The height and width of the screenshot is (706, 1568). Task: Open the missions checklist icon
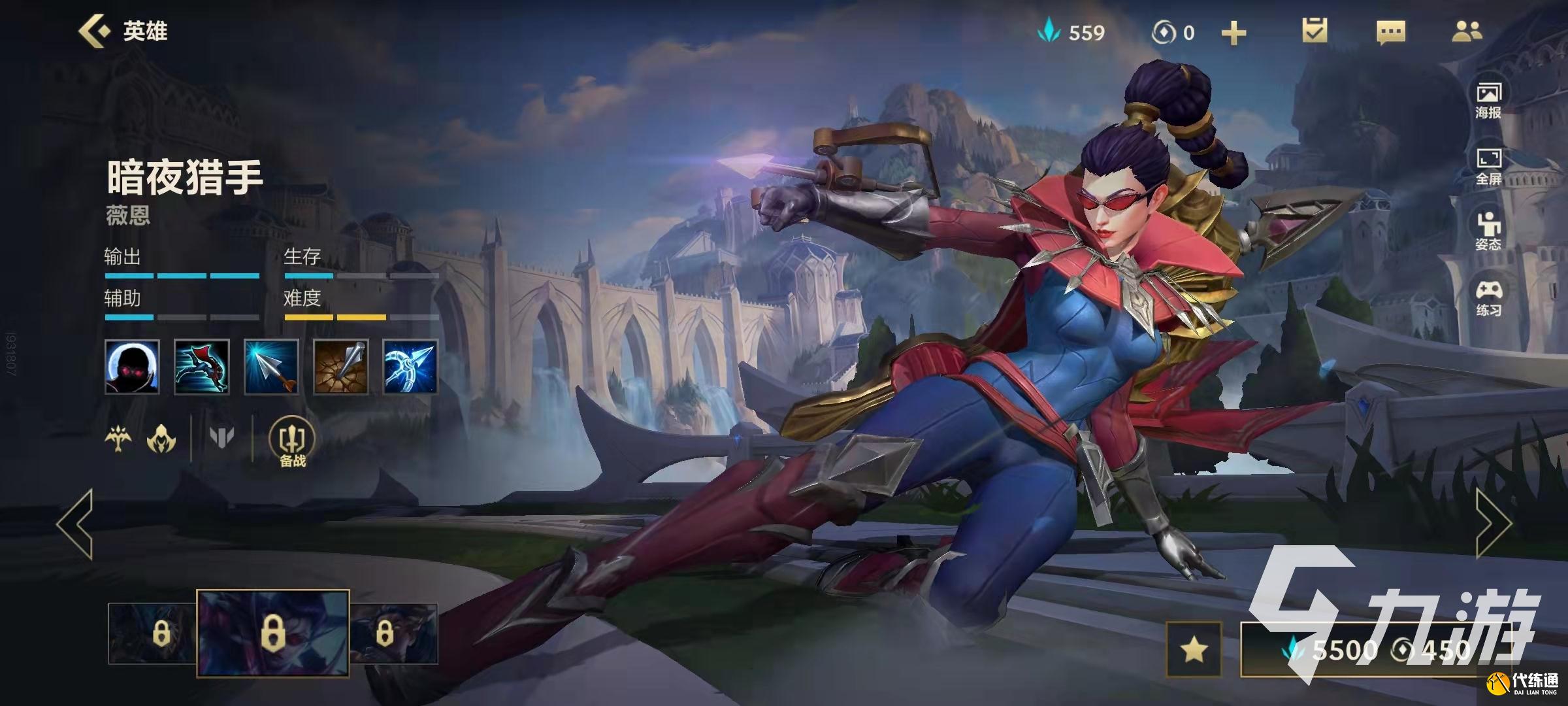1315,31
